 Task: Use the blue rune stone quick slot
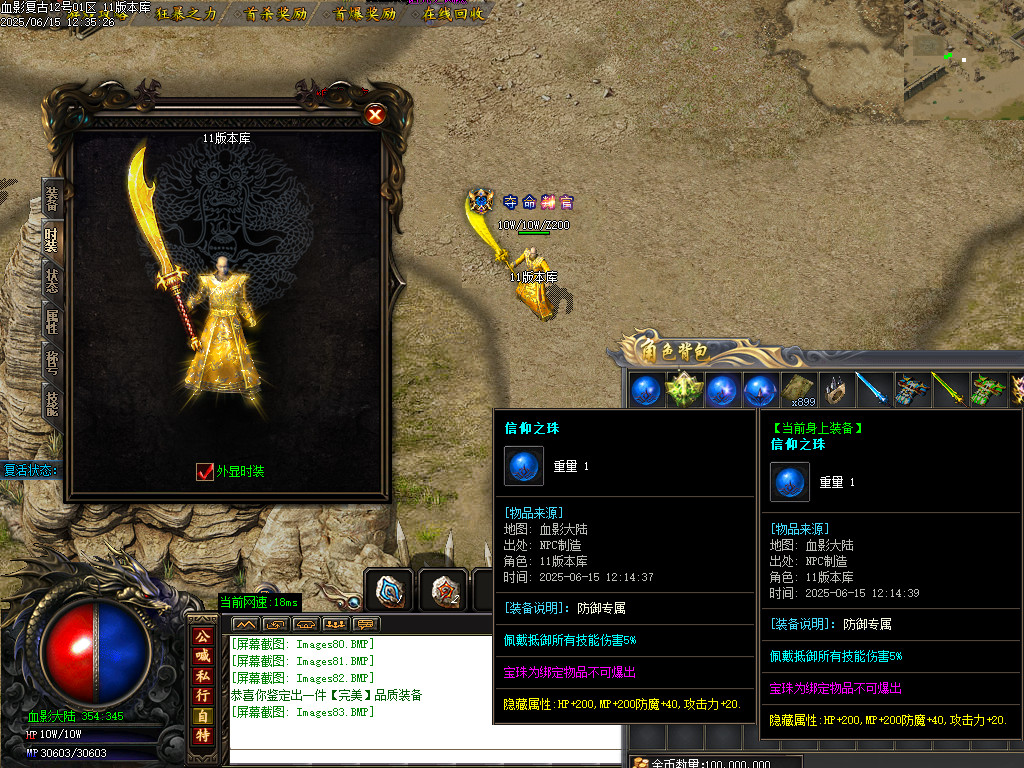coord(388,590)
